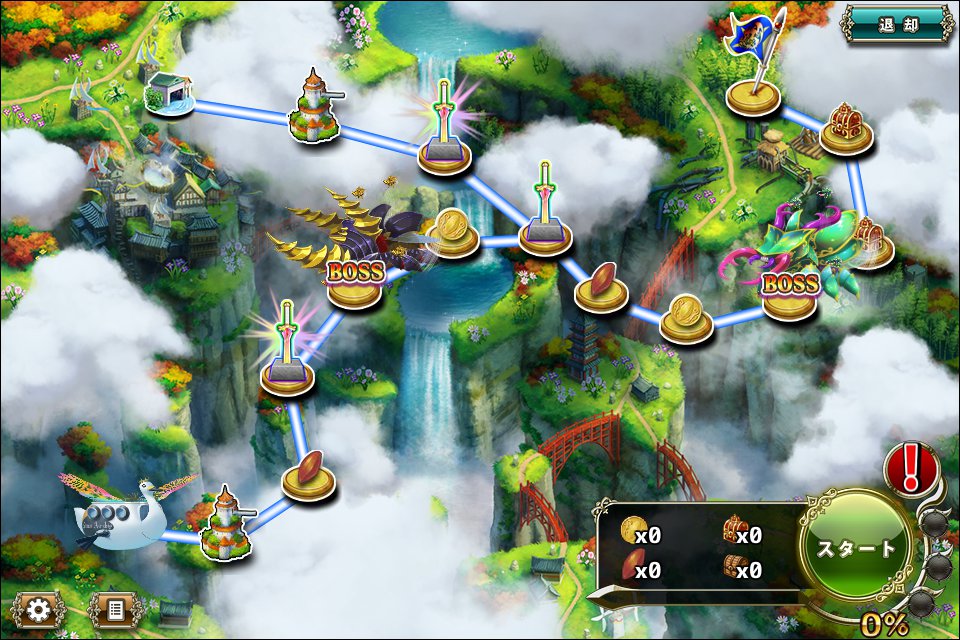
Task: Show the list document panel
Action: (x=113, y=609)
